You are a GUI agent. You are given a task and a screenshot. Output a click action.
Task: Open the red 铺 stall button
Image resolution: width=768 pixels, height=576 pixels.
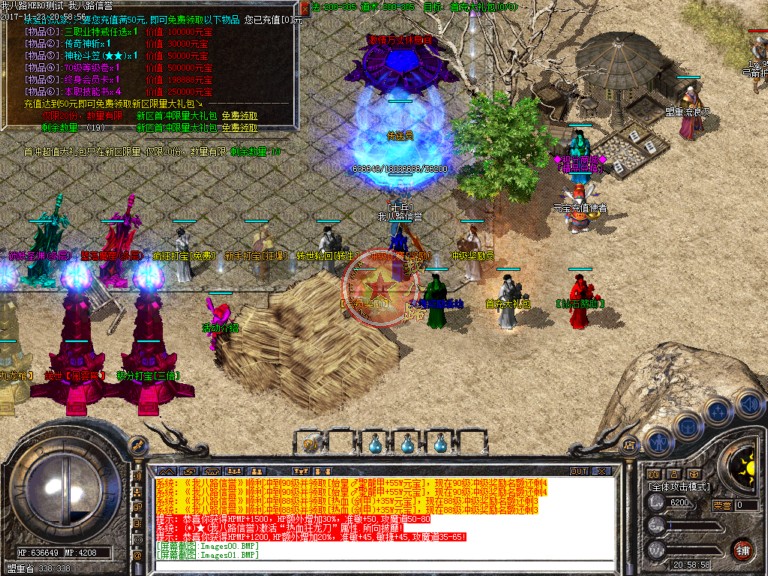click(x=743, y=549)
